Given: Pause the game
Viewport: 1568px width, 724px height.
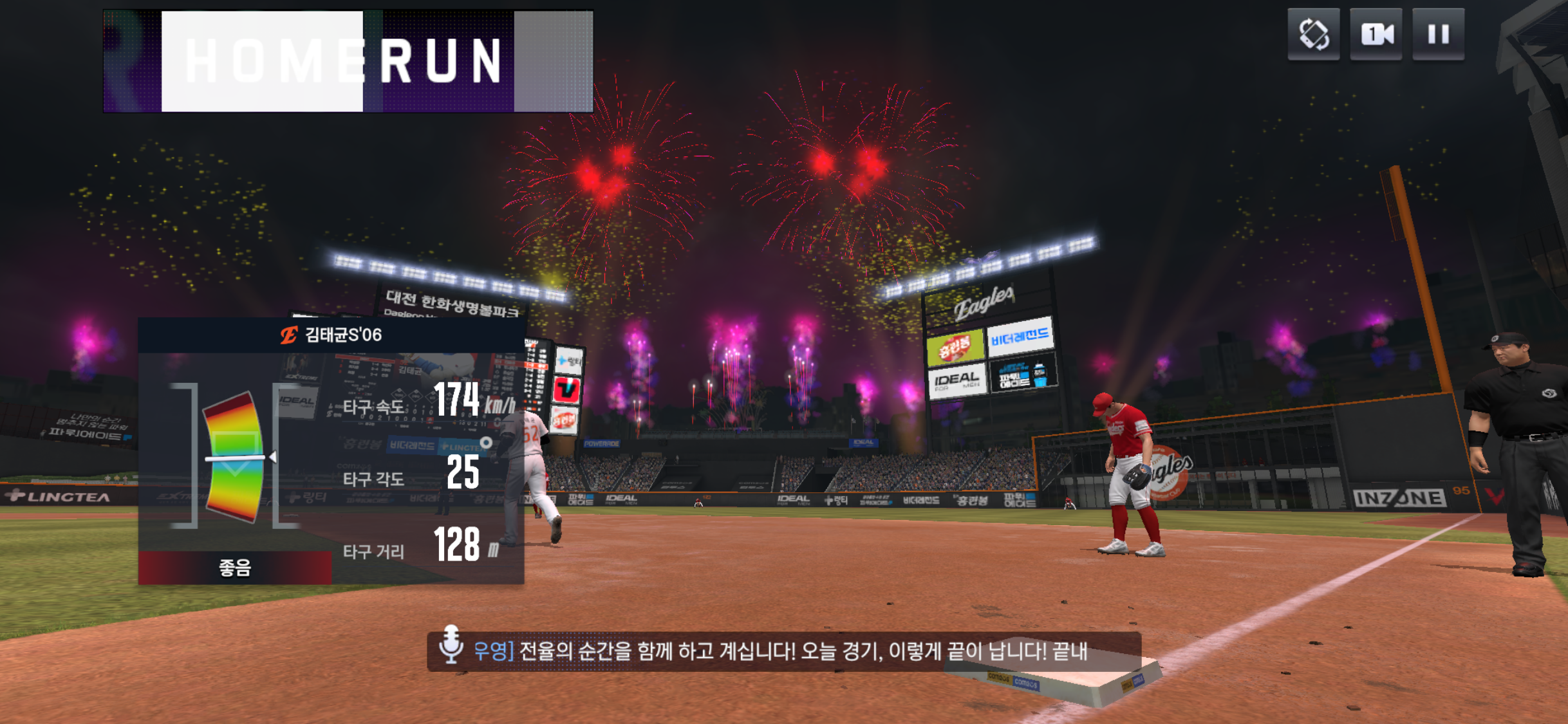Looking at the screenshot, I should click(1438, 34).
